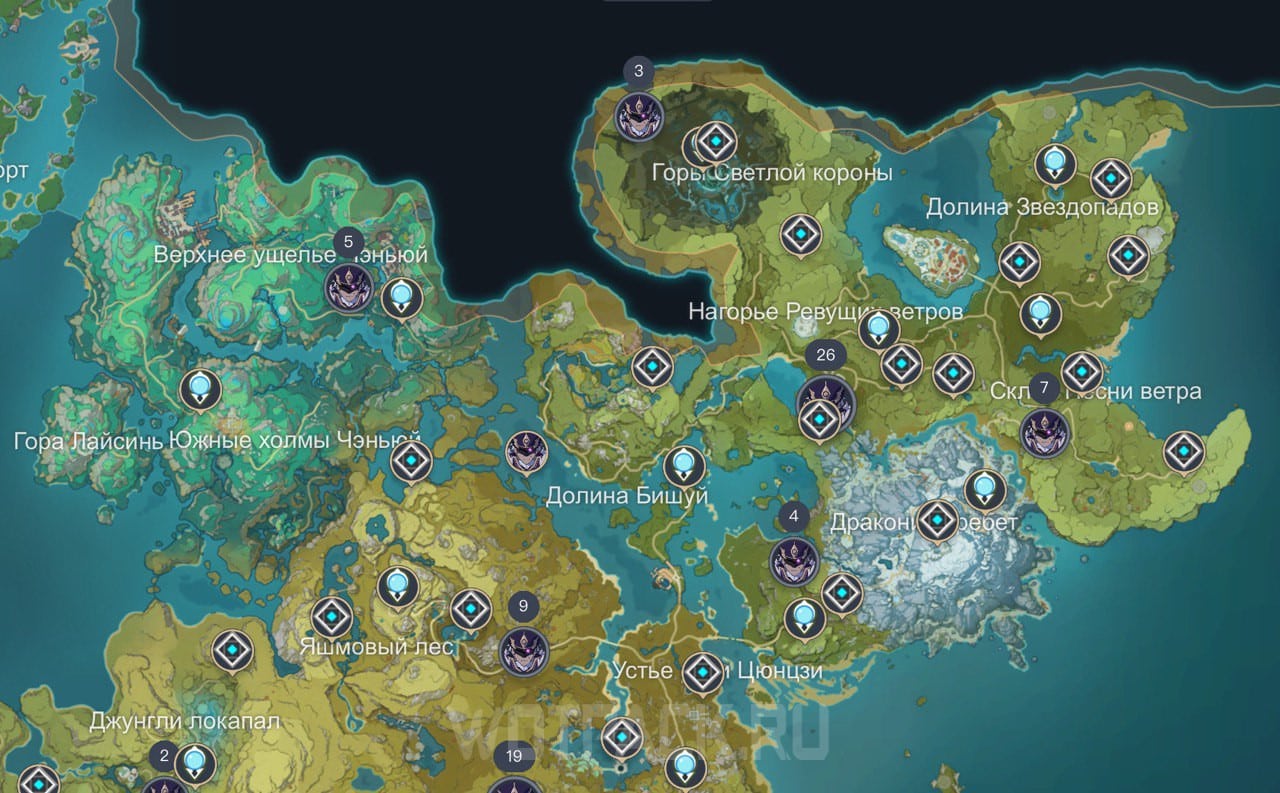Select the enemy marker numbered 7
This screenshot has width=1280, height=793.
click(1045, 433)
